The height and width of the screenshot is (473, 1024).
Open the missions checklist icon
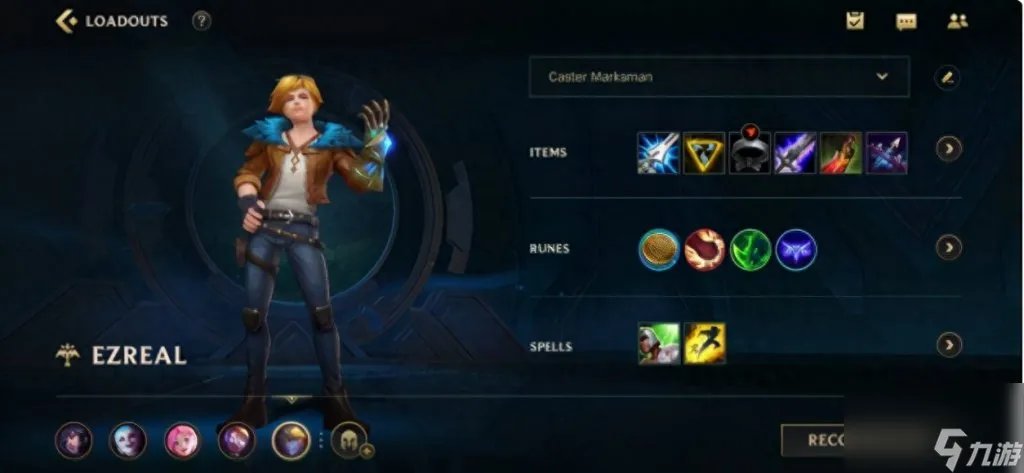[855, 20]
